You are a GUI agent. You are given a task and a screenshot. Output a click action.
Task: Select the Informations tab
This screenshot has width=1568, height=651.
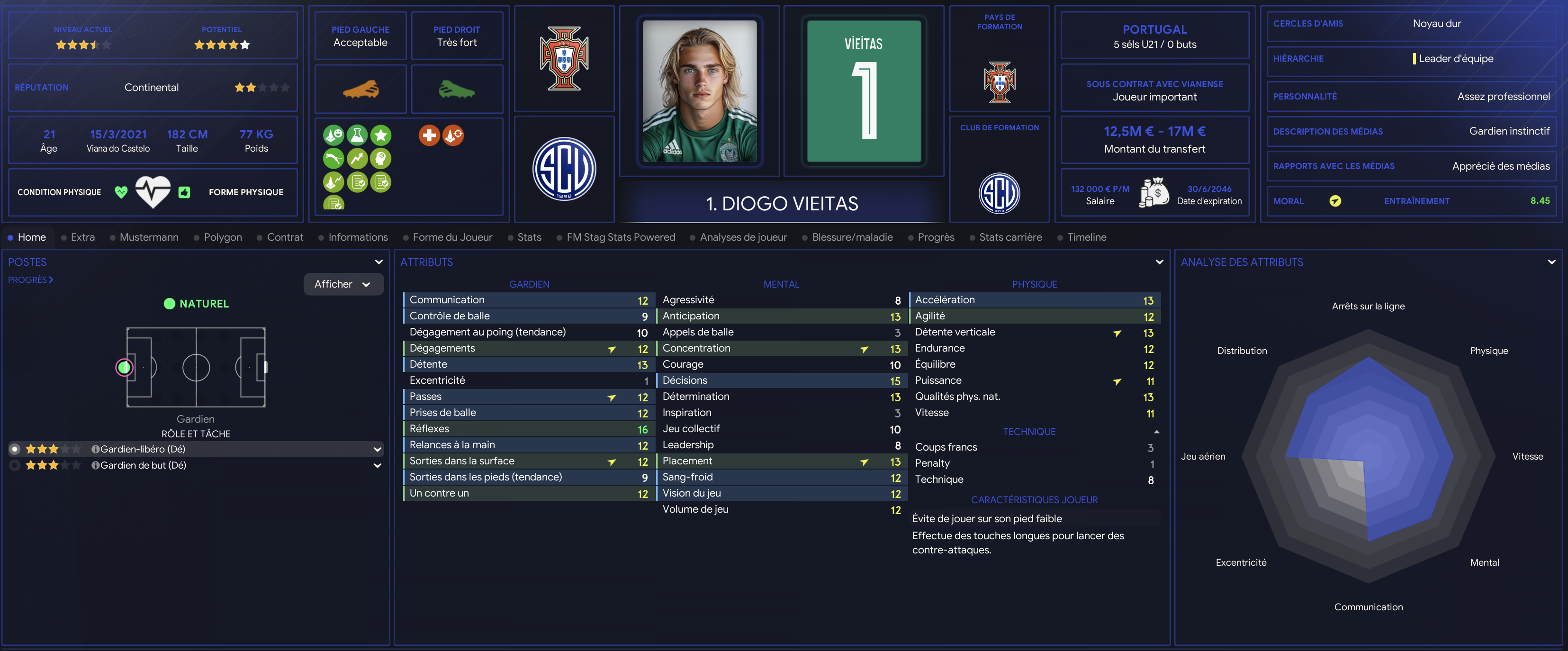click(357, 237)
